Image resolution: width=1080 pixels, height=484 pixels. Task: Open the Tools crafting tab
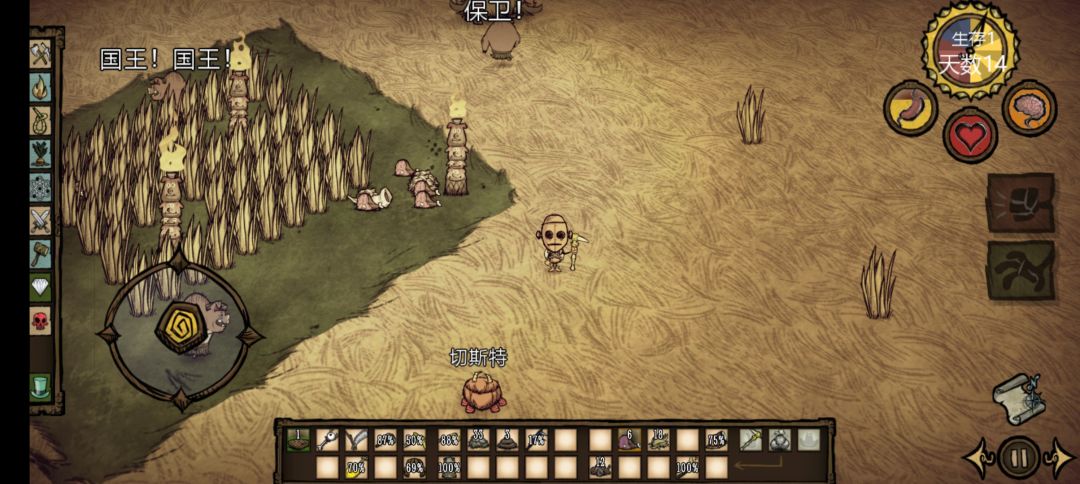[x=40, y=53]
